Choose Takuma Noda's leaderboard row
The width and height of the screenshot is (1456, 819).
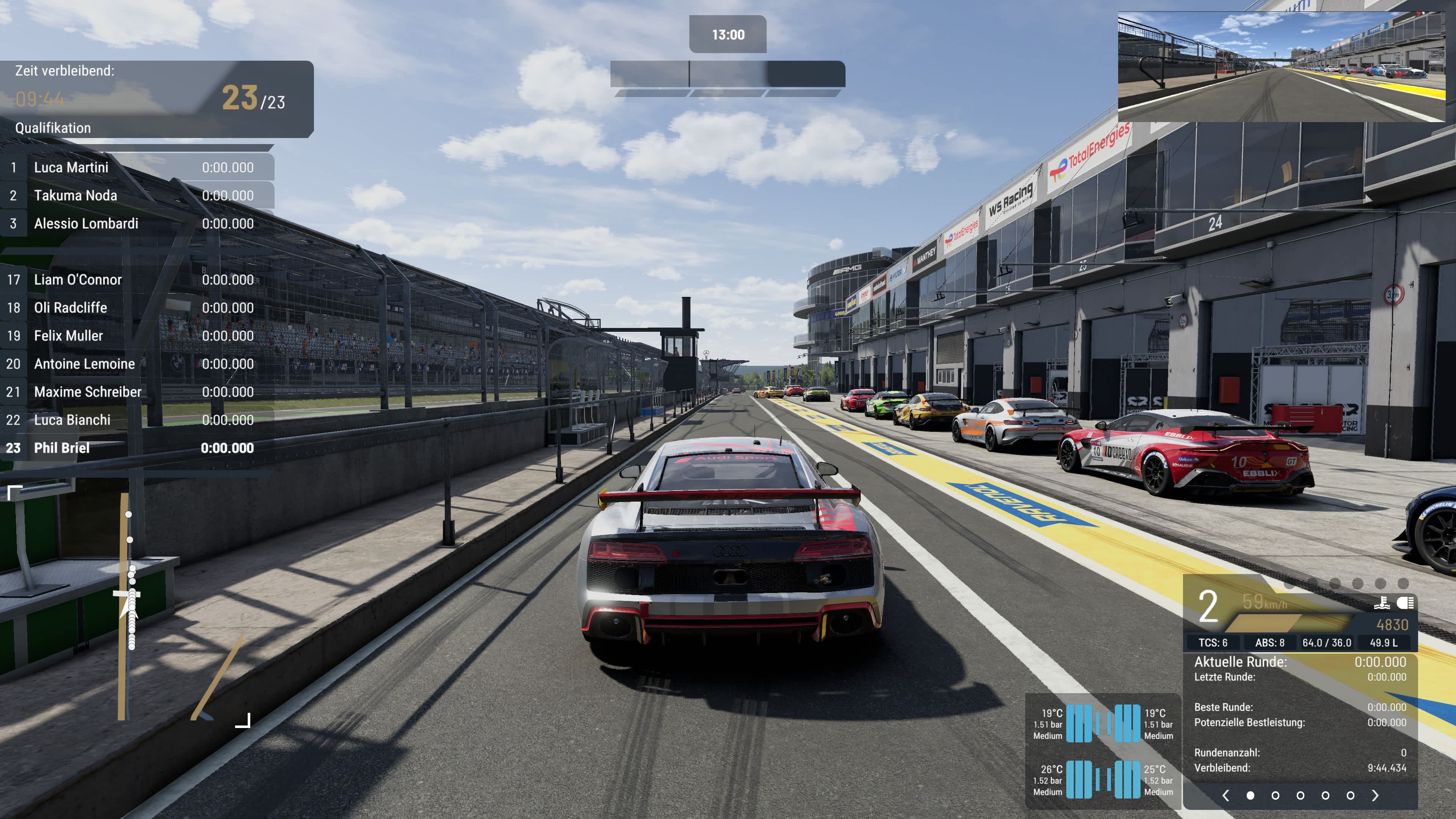tap(136, 196)
